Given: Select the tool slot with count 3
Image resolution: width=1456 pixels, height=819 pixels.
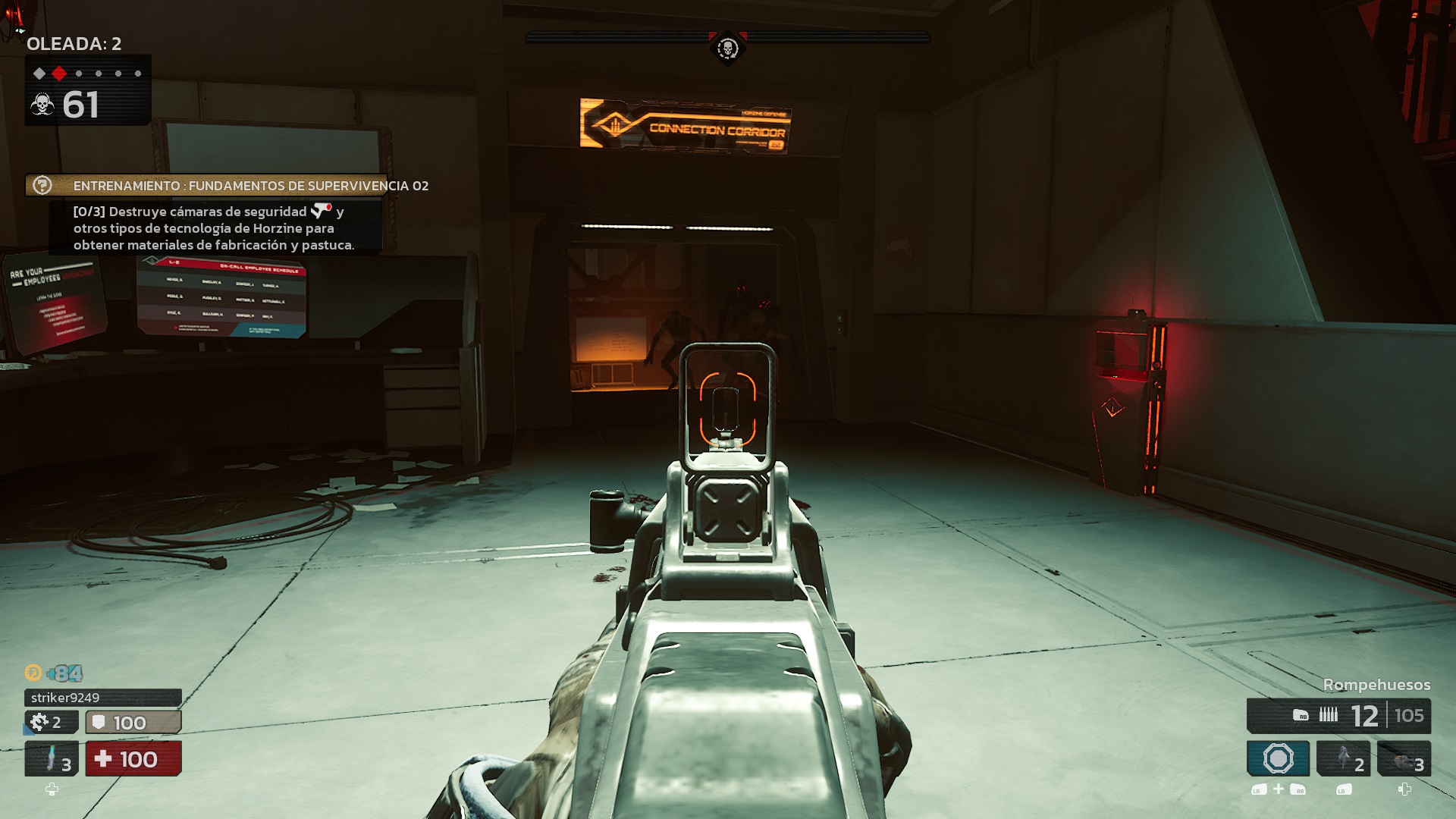Looking at the screenshot, I should pos(1404,758).
